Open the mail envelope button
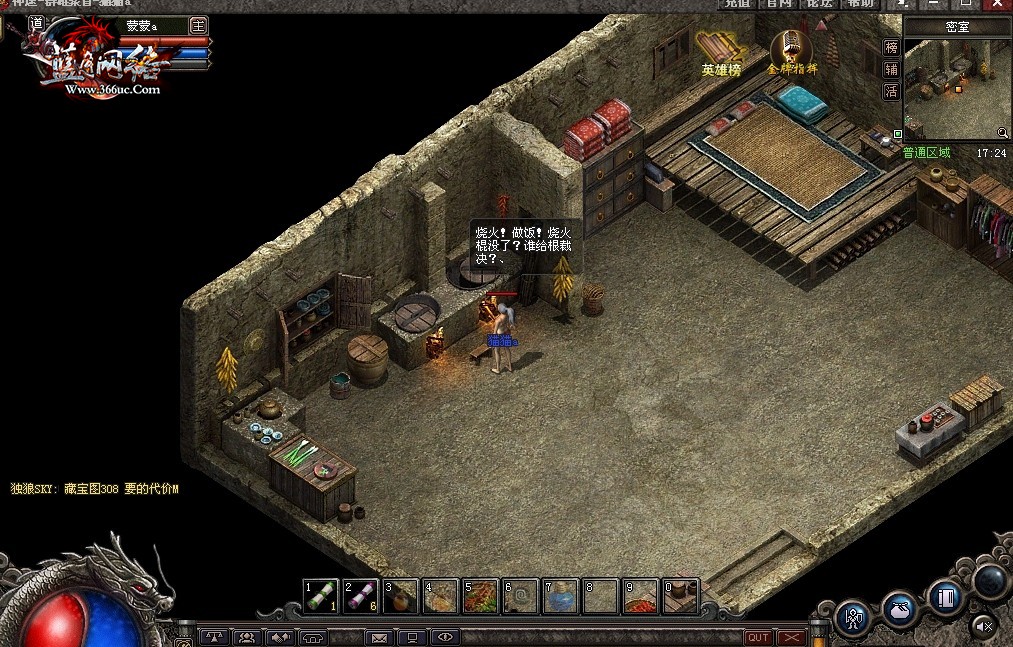This screenshot has width=1013, height=647. (x=380, y=637)
